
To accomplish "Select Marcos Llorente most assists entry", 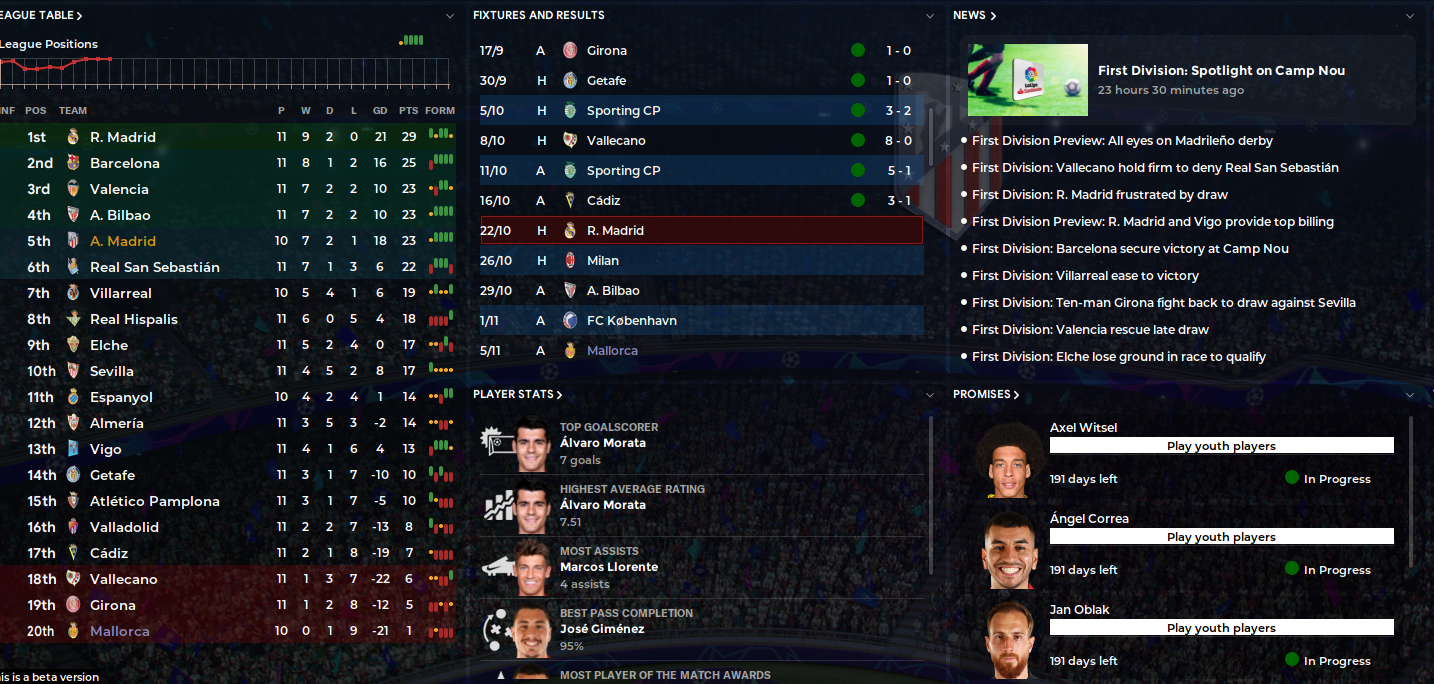I will [x=608, y=567].
